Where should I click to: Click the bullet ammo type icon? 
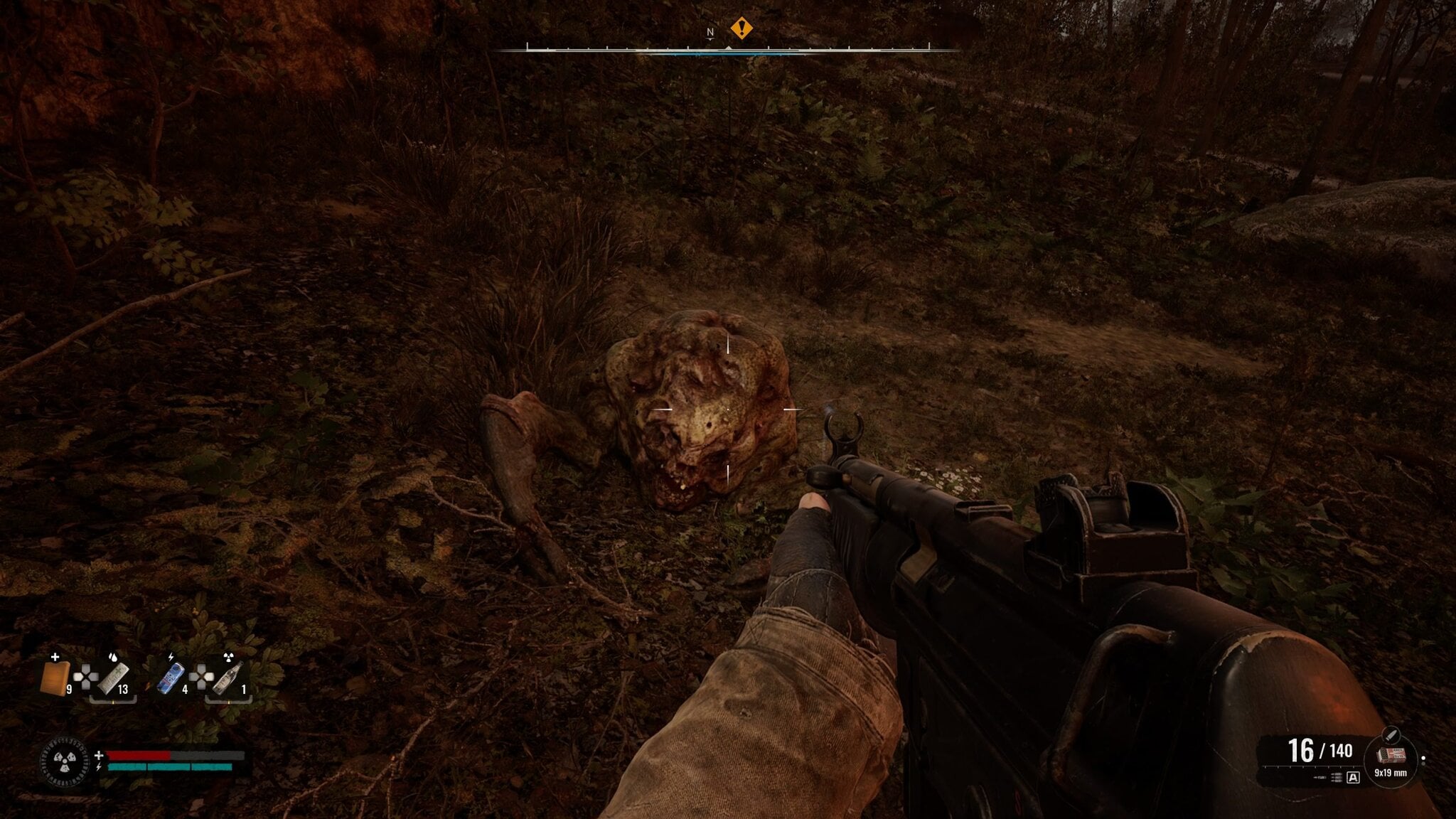(1391, 734)
